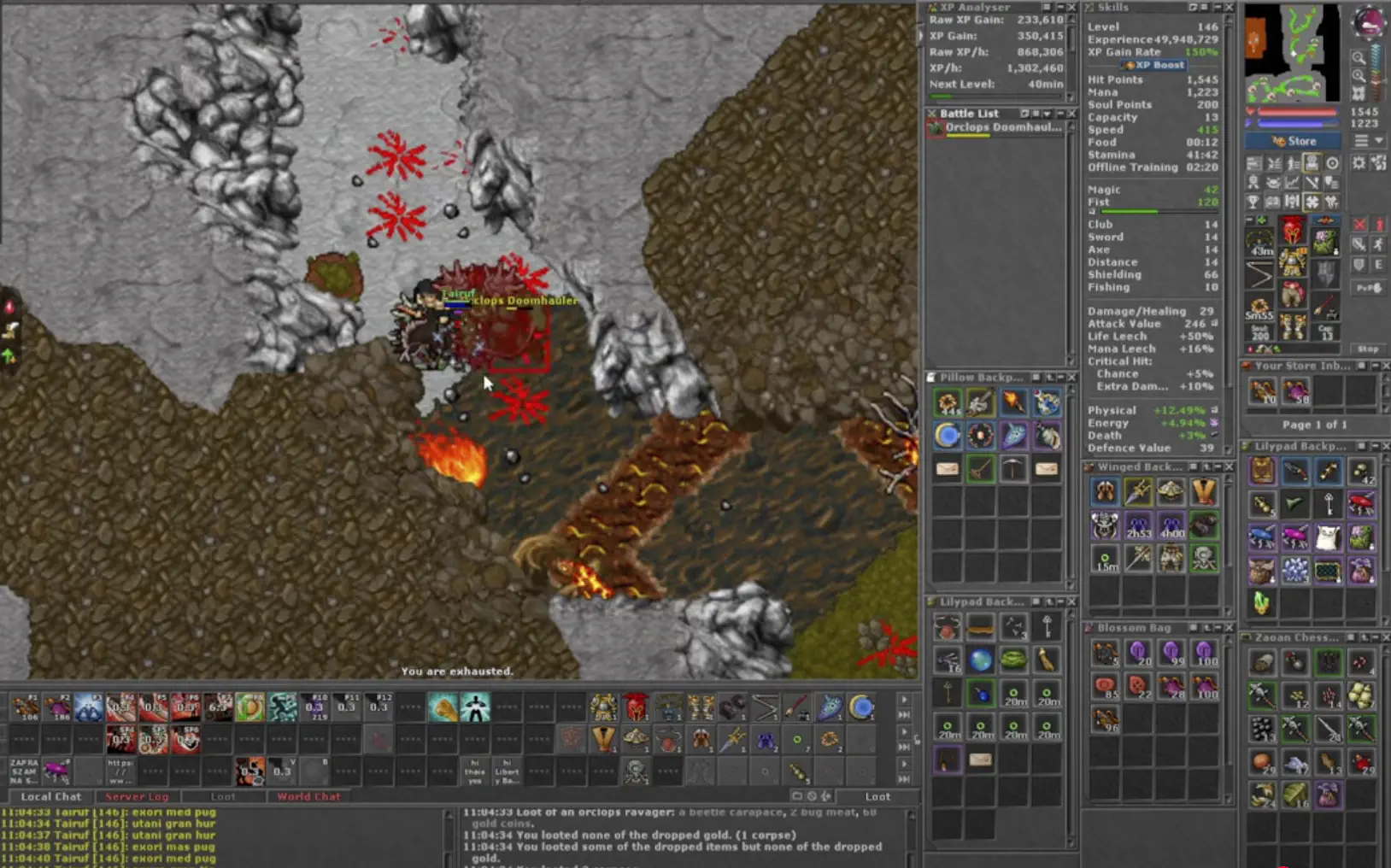This screenshot has height=868, width=1391.
Task: Select Orclops Doomhauler in the Battle List
Action: pyautogui.click(x=1000, y=127)
